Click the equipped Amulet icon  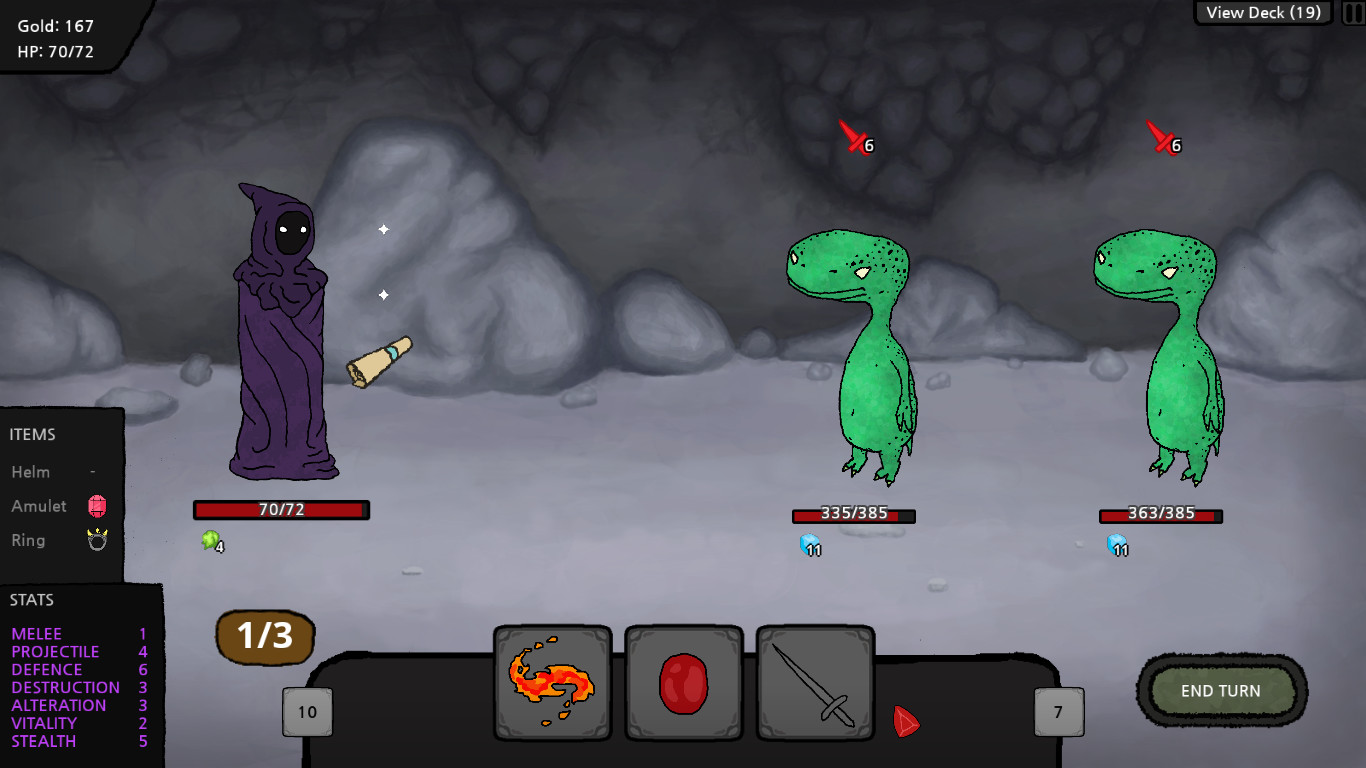click(96, 506)
